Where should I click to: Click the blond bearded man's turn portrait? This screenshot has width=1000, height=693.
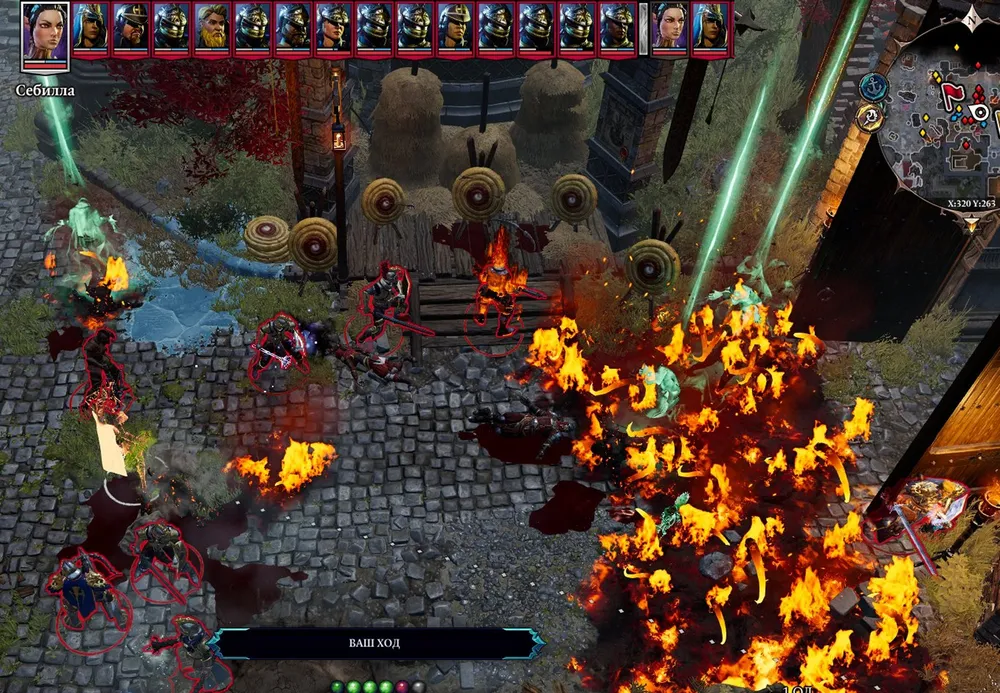(212, 28)
